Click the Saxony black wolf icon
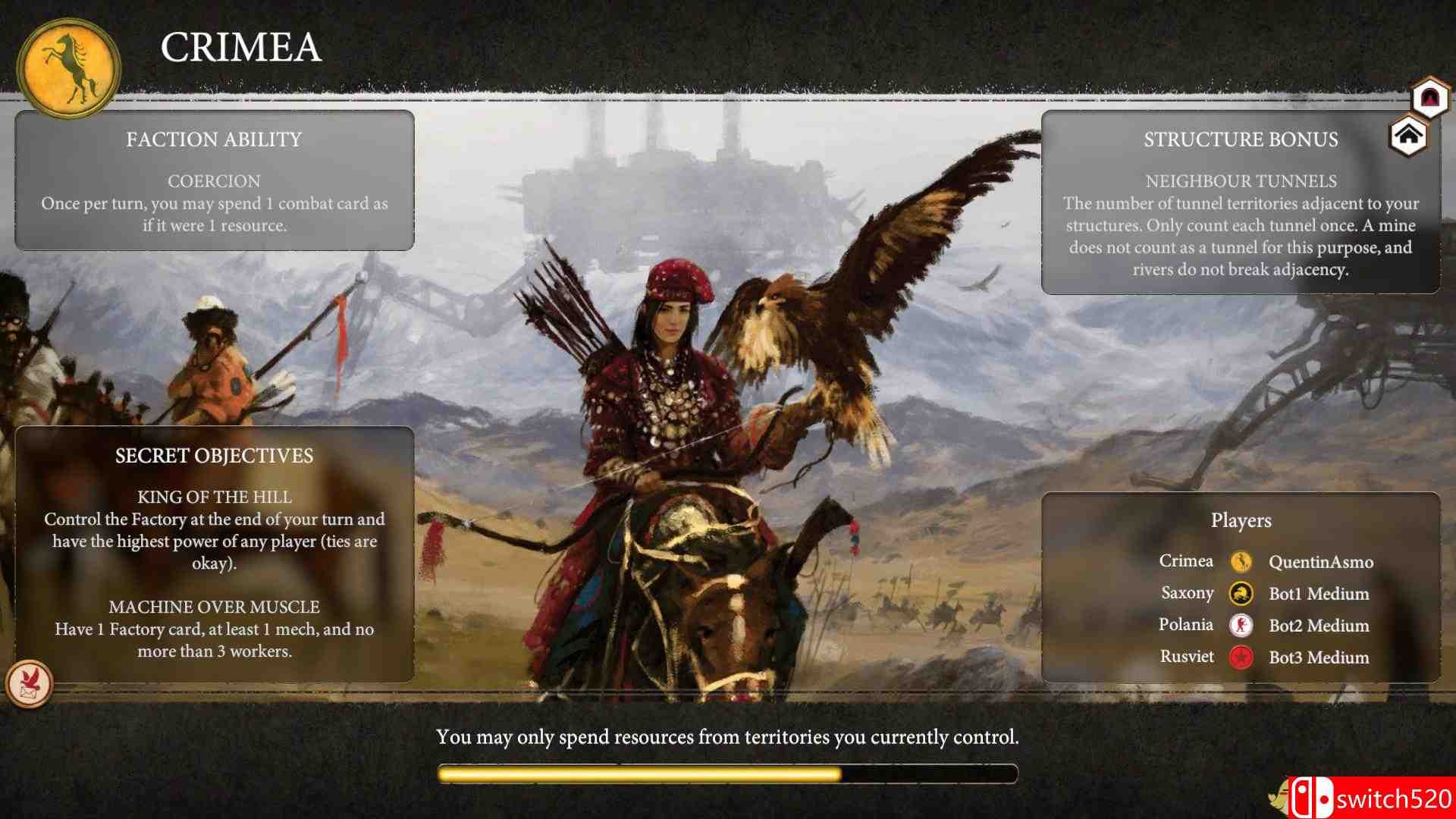 point(1241,594)
